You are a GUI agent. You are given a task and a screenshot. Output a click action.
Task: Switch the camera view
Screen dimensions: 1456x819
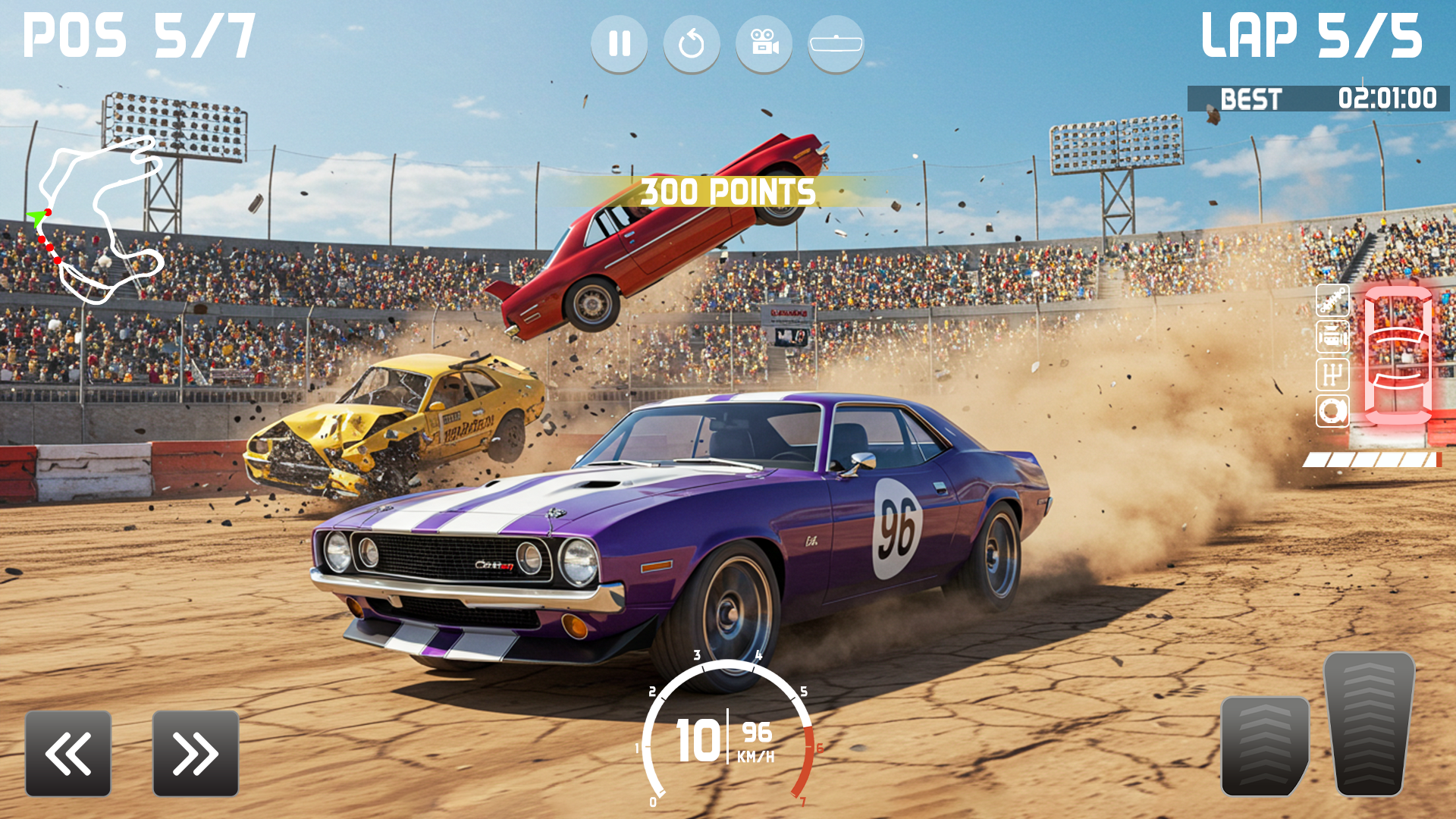coord(764,43)
